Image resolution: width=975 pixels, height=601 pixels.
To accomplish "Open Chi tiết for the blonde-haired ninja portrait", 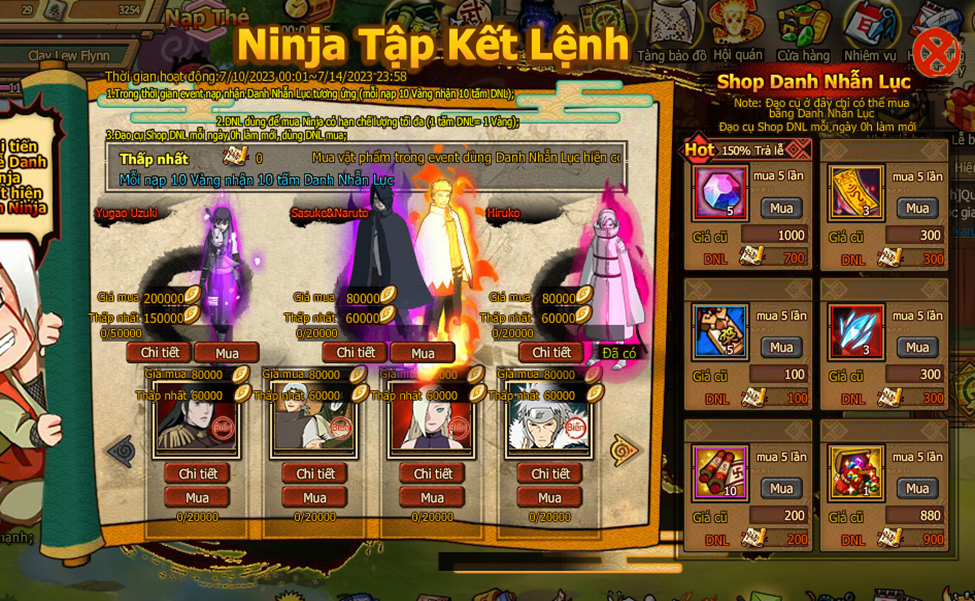I will pos(433,474).
